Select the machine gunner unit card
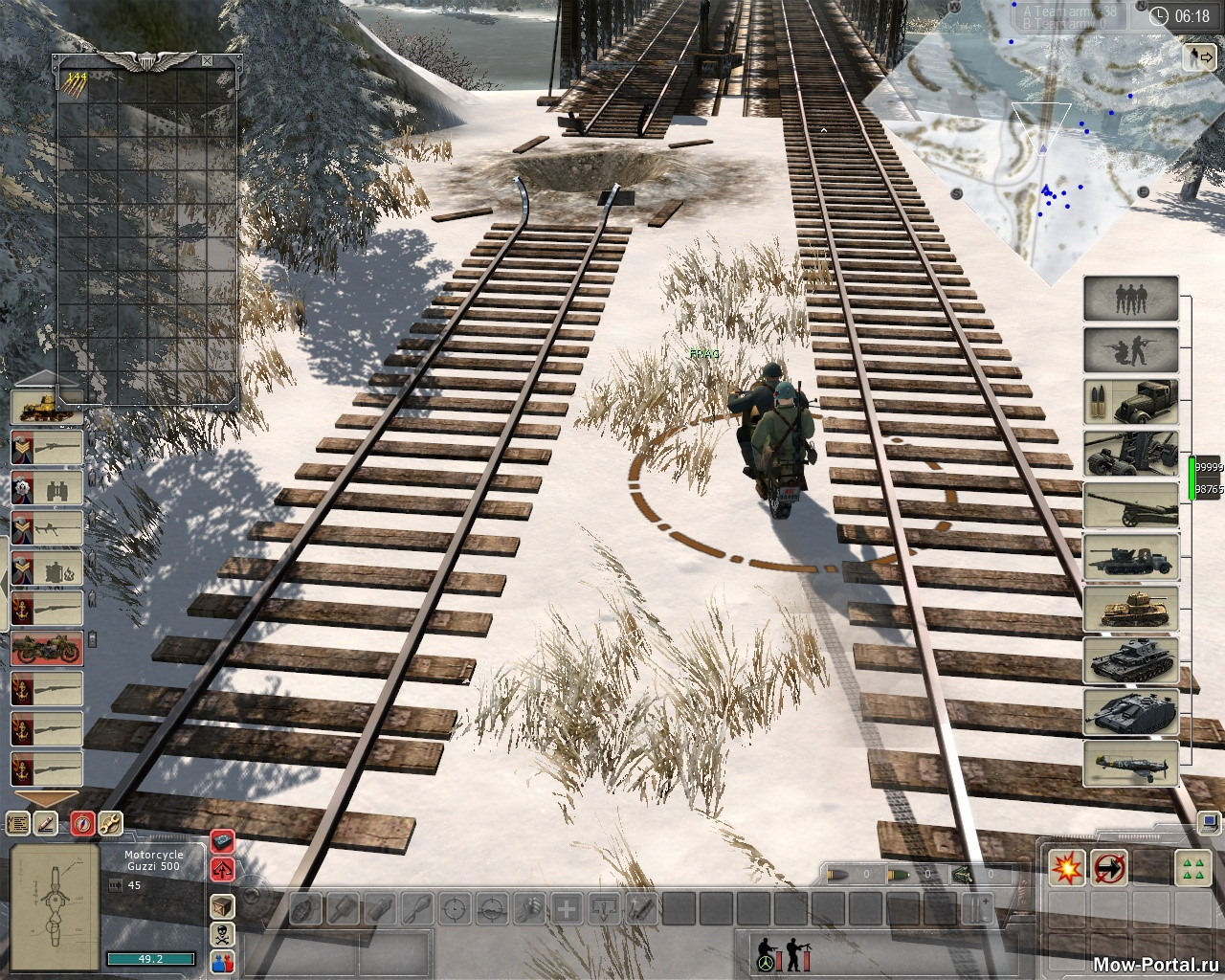This screenshot has height=980, width=1225. (48, 528)
